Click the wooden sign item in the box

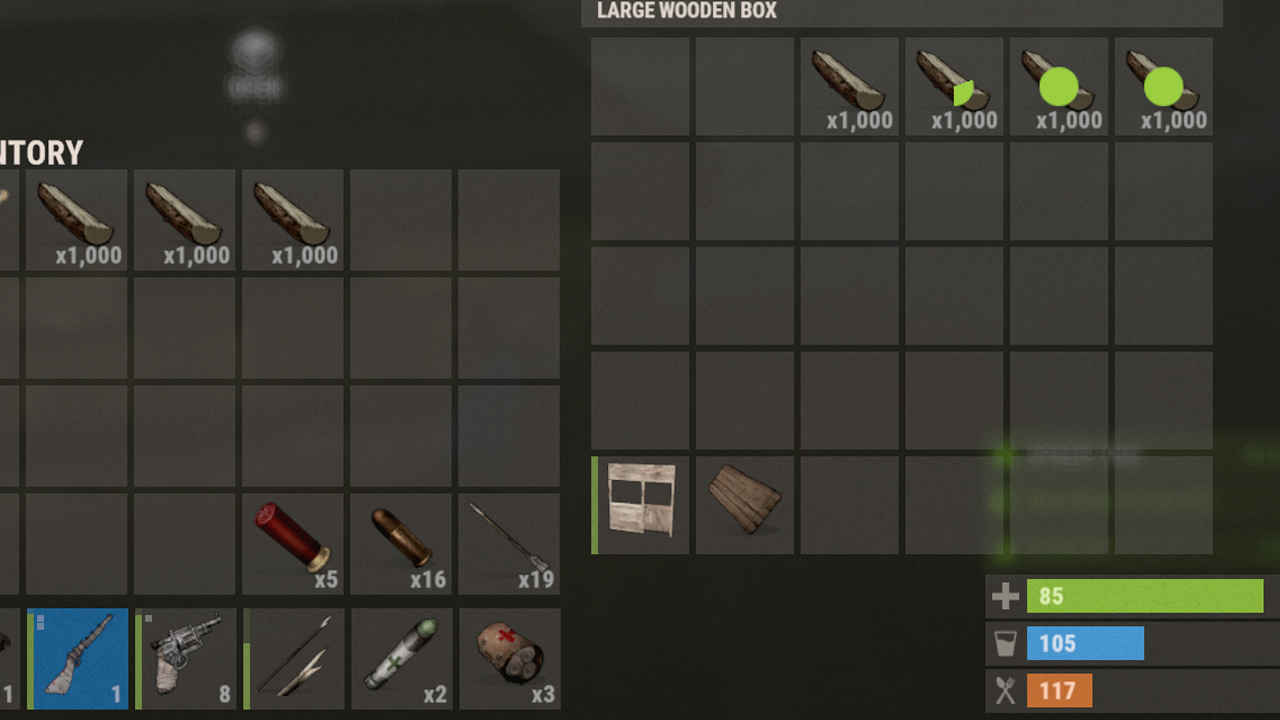click(743, 505)
